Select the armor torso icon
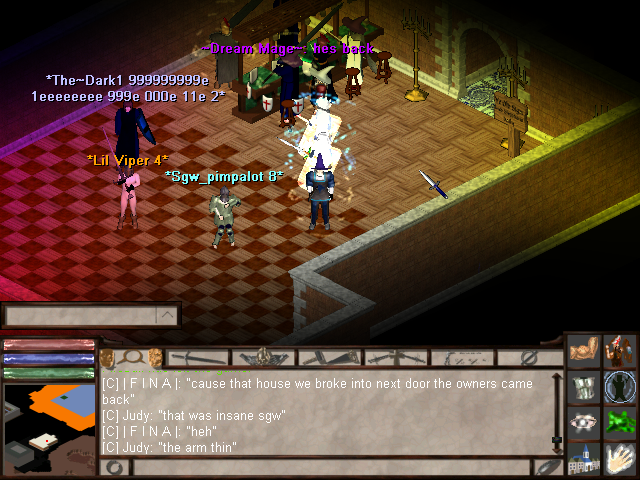The width and height of the screenshot is (640, 480). click(x=584, y=387)
